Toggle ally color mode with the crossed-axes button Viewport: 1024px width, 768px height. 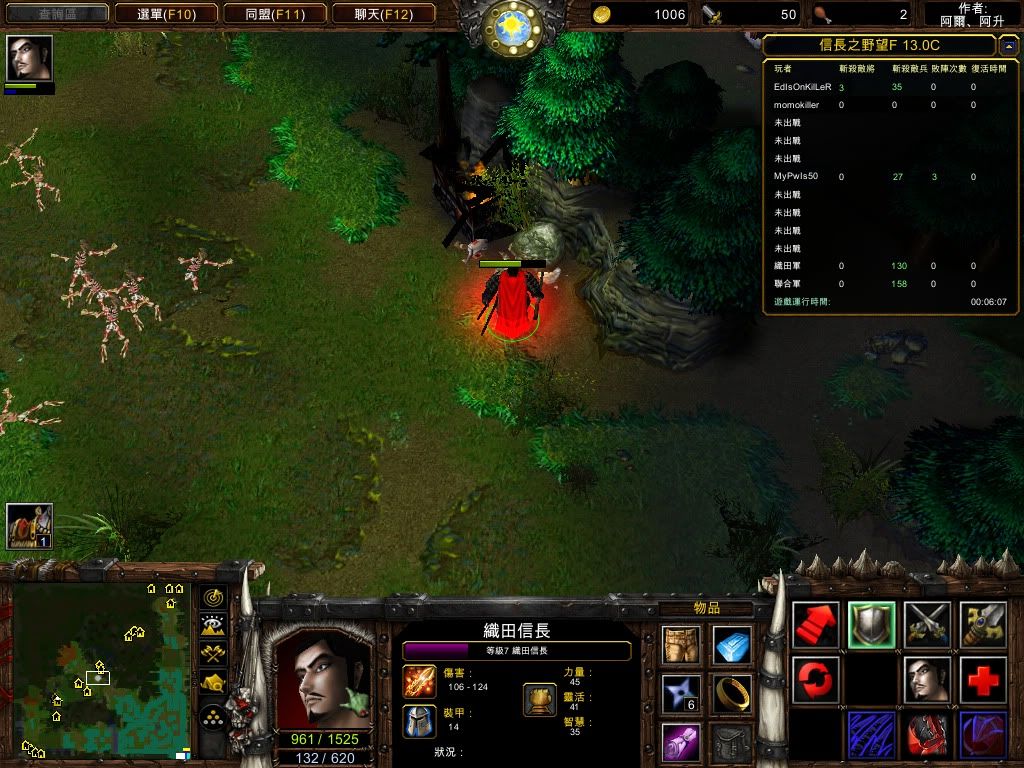click(x=212, y=655)
